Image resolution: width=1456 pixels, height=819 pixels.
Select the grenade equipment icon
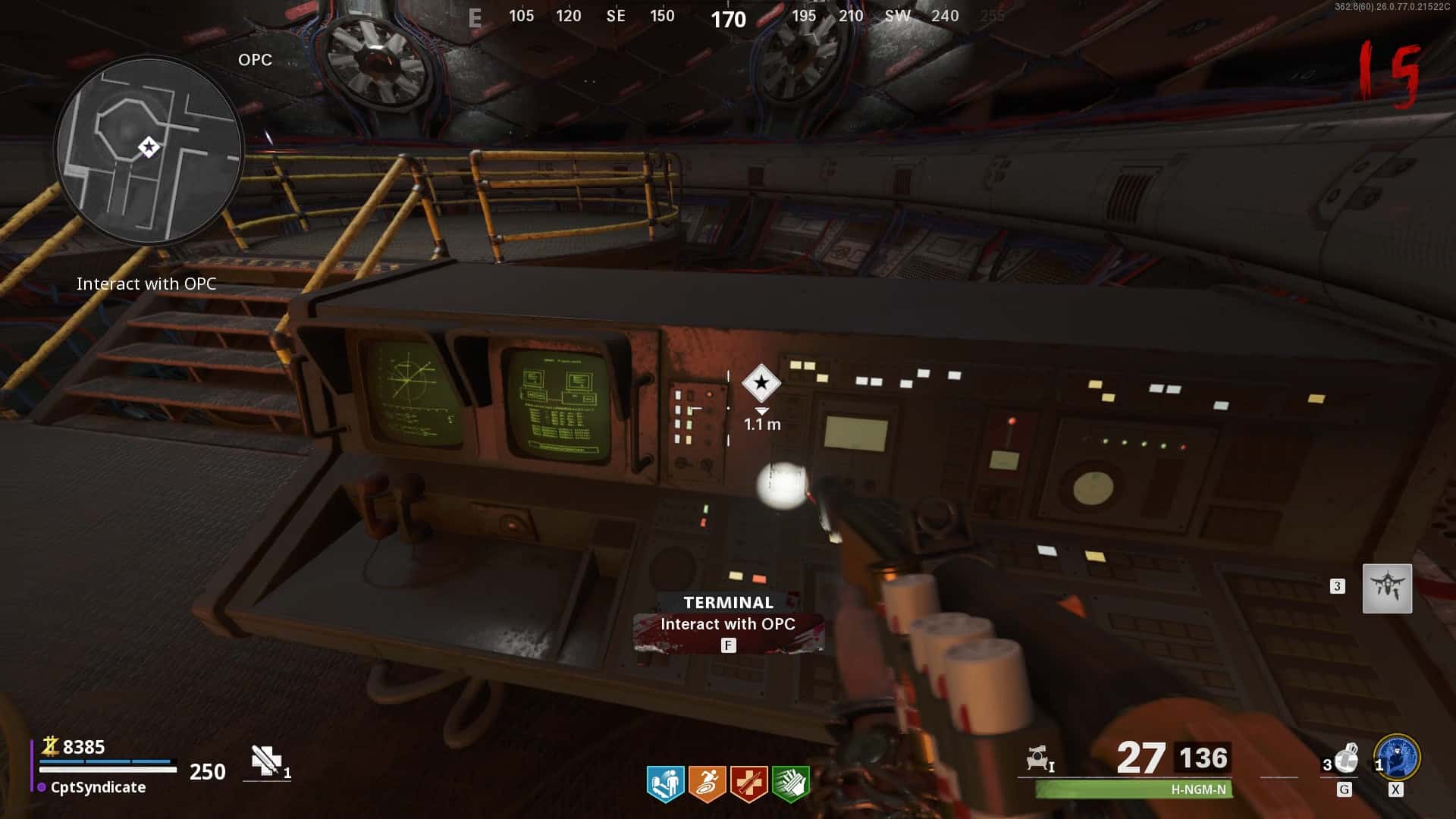(1346, 759)
